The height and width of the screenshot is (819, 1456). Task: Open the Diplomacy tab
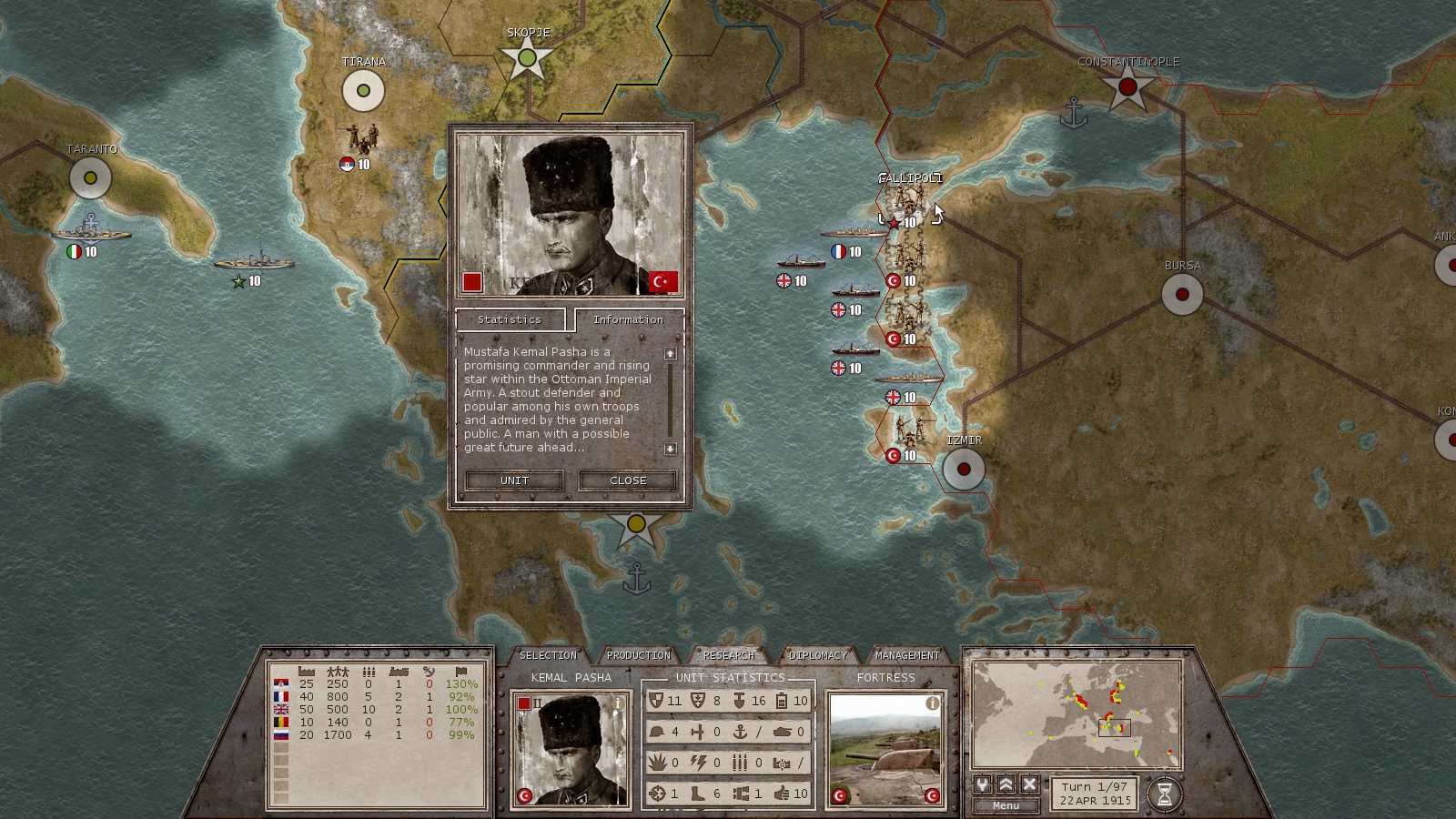pos(818,654)
